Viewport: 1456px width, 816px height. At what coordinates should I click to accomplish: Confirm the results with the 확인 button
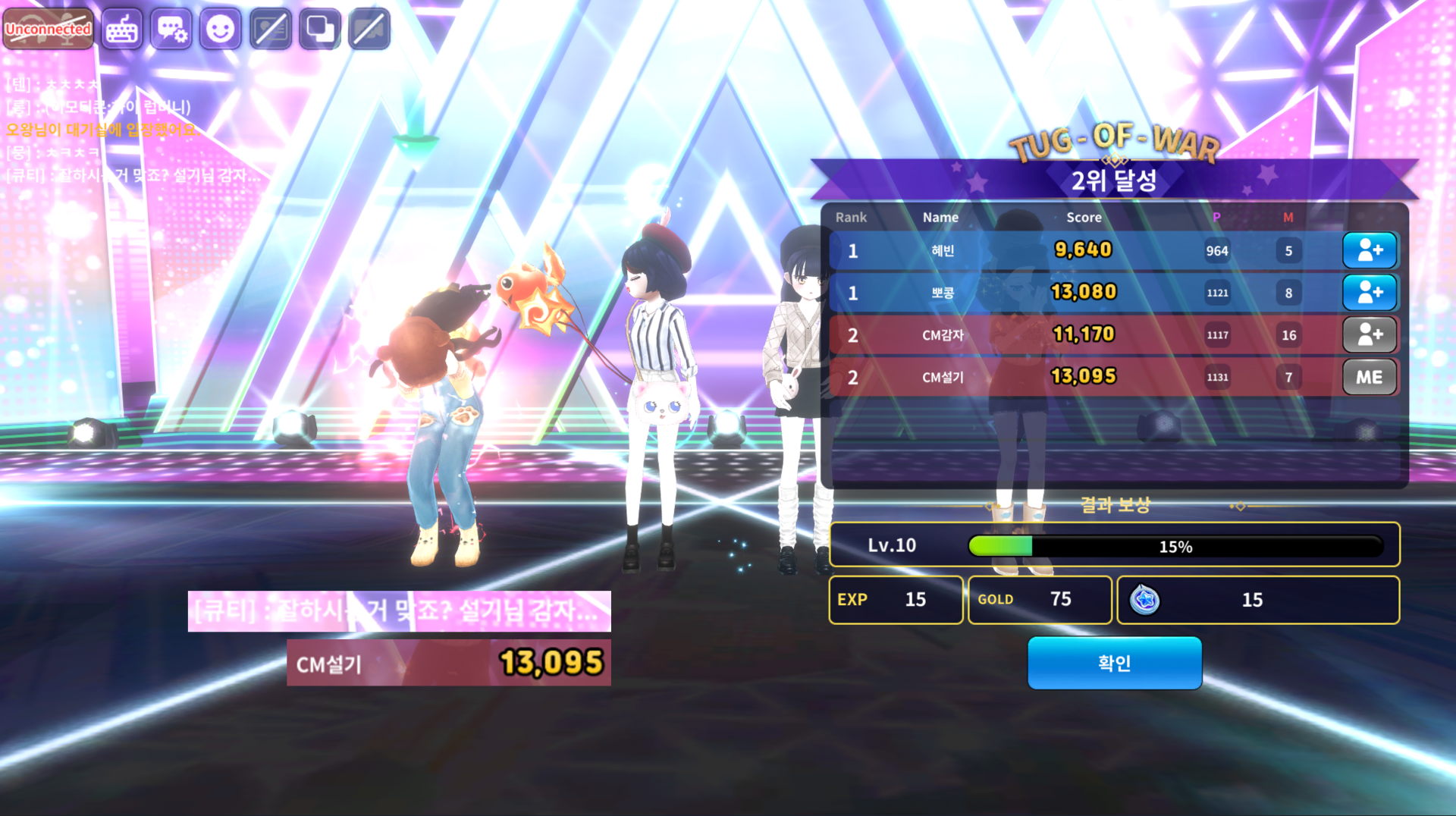coord(1114,663)
